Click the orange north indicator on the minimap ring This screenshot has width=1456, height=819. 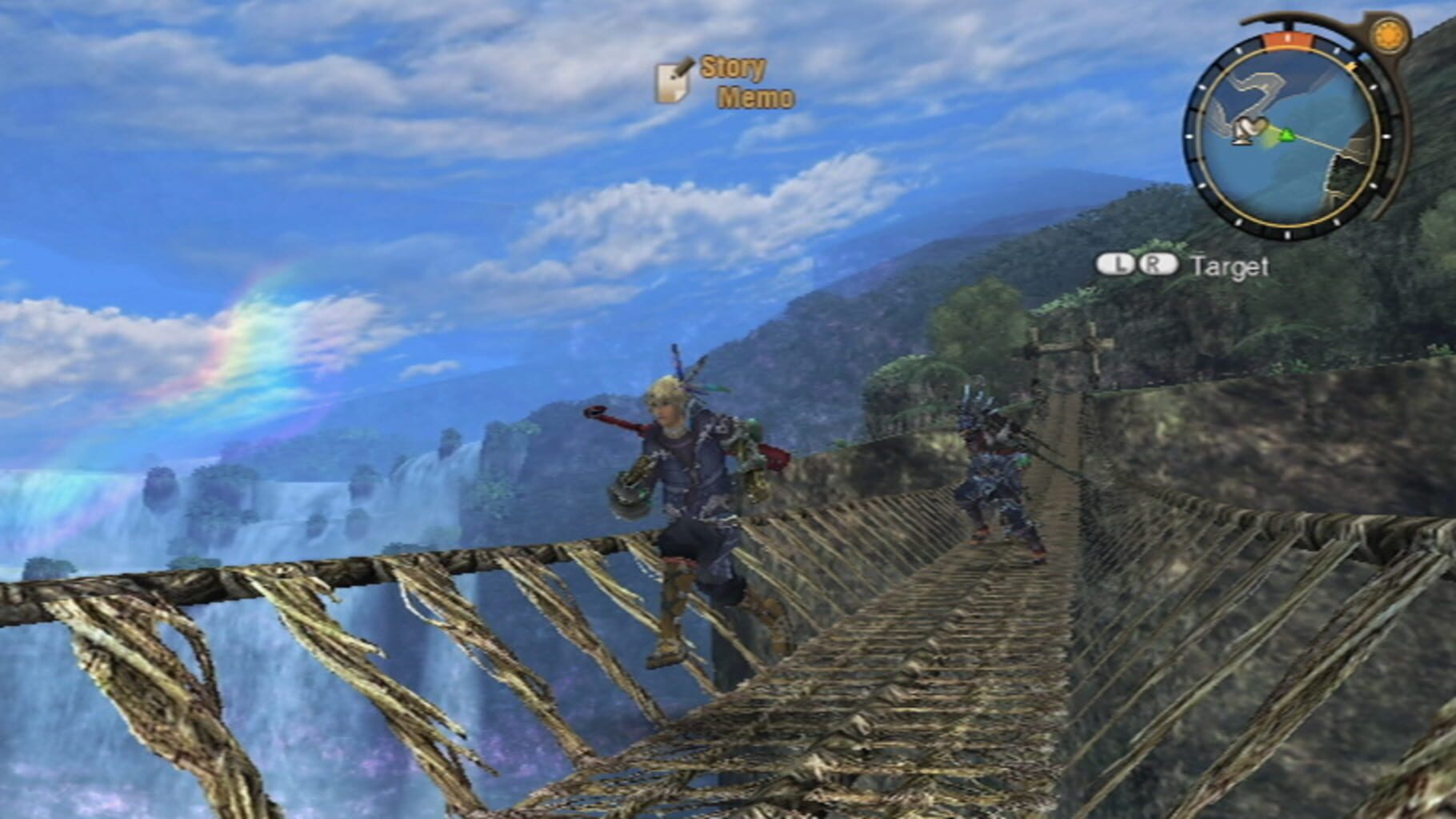pyautogui.click(x=1289, y=38)
